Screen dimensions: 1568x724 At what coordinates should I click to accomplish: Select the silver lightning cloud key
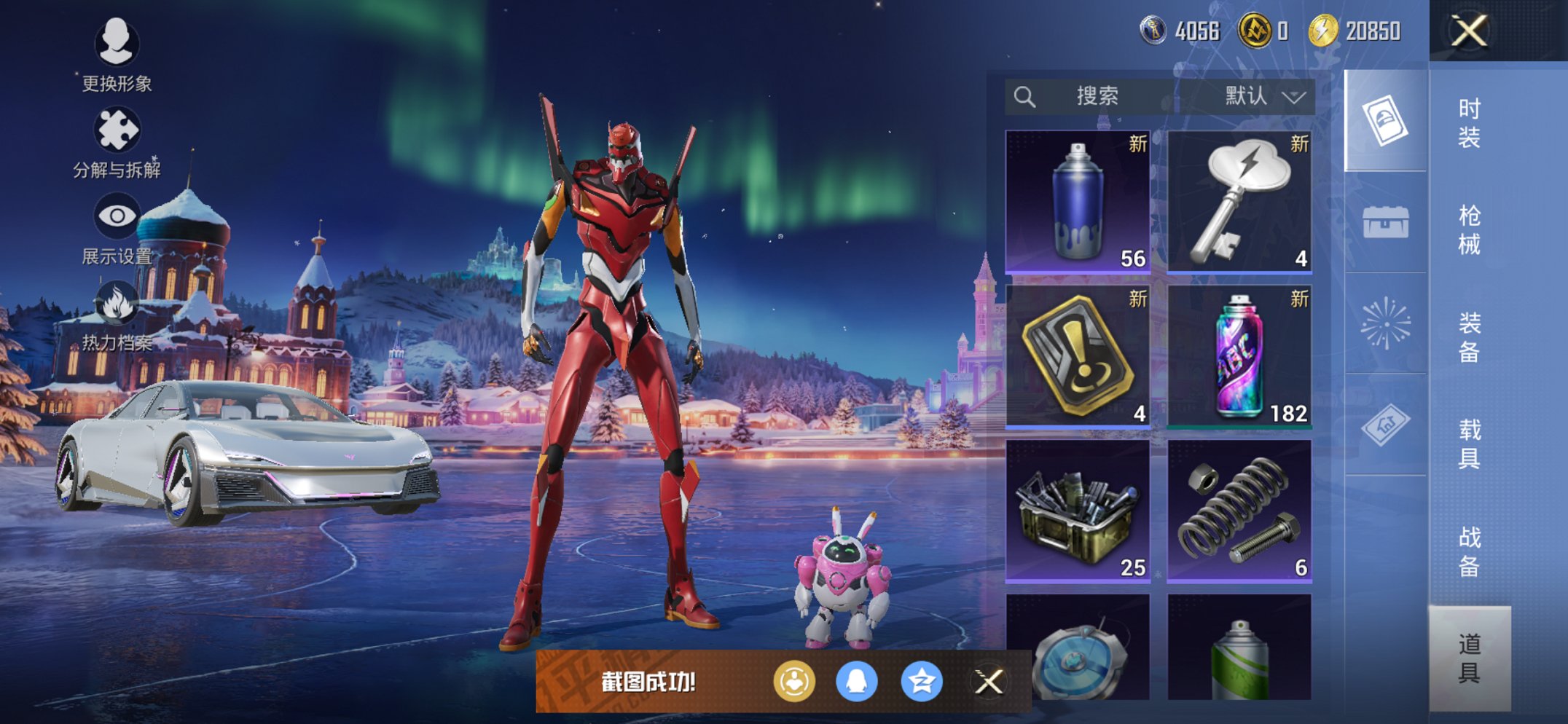[1239, 201]
